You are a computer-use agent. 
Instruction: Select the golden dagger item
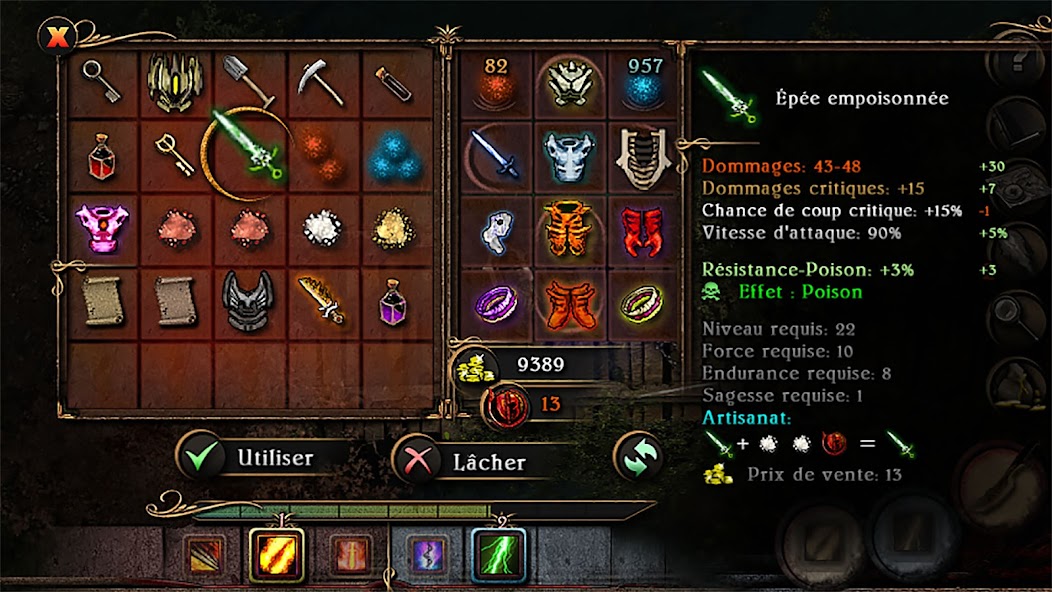click(x=320, y=299)
